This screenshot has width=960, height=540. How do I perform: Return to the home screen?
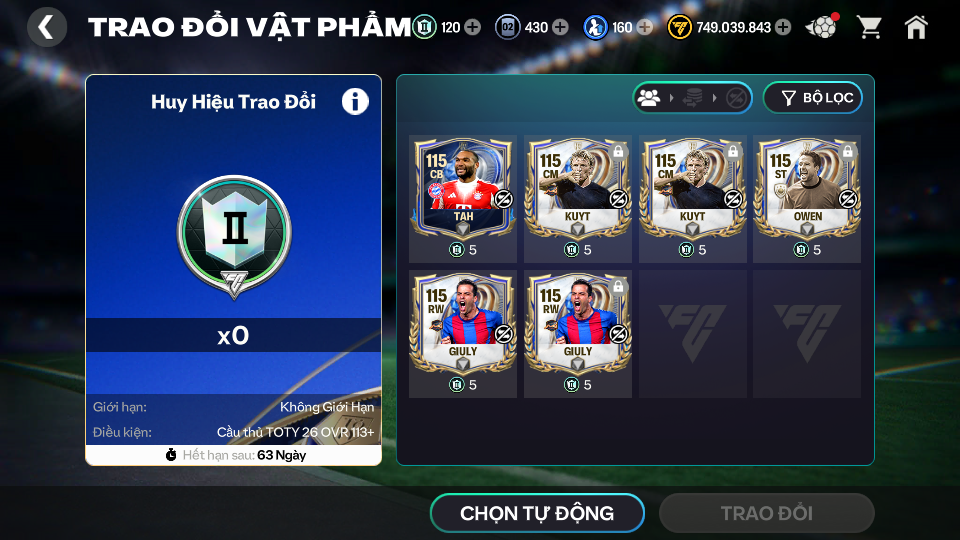916,27
